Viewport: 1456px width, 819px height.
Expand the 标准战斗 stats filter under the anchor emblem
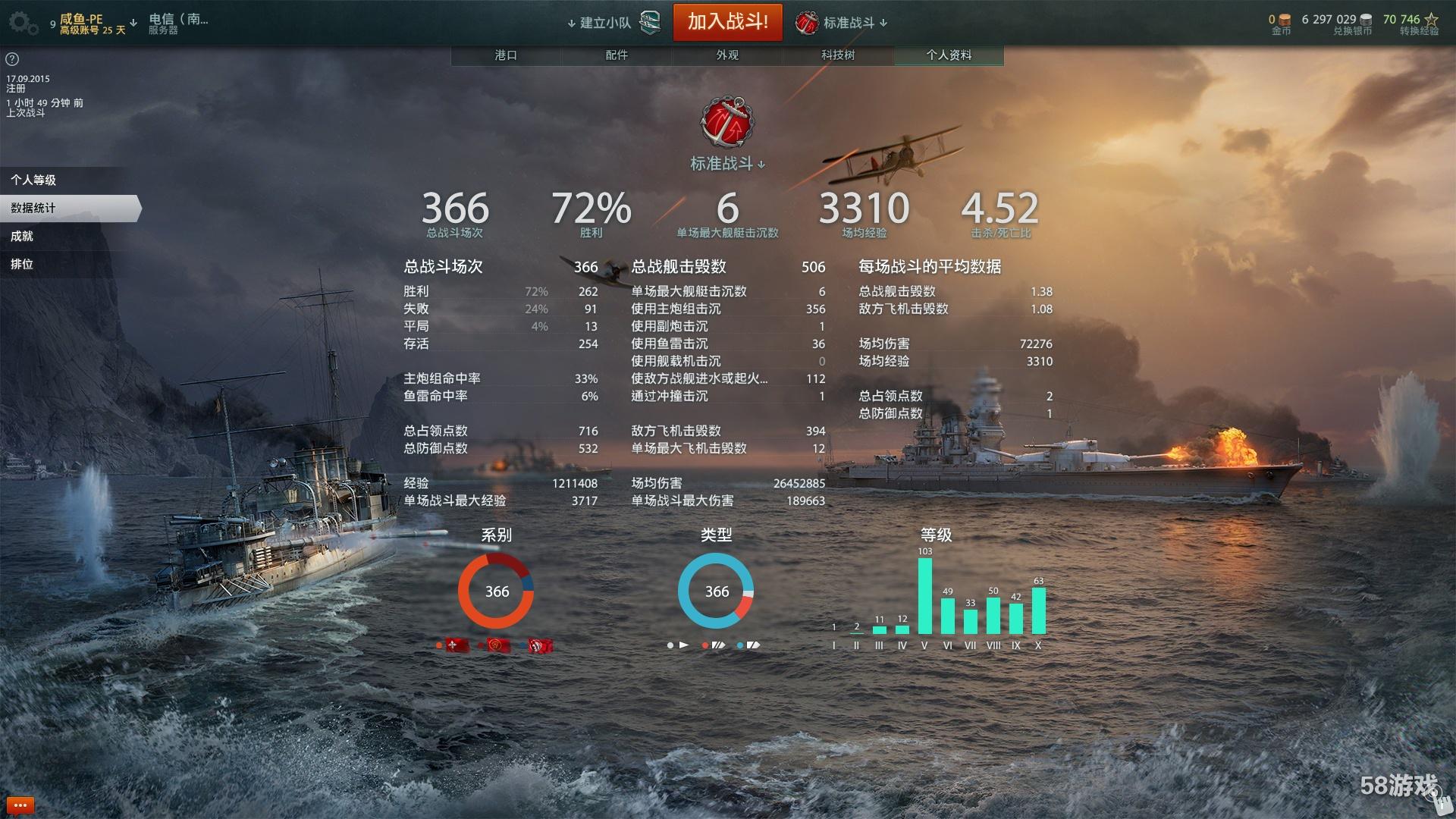point(727,164)
